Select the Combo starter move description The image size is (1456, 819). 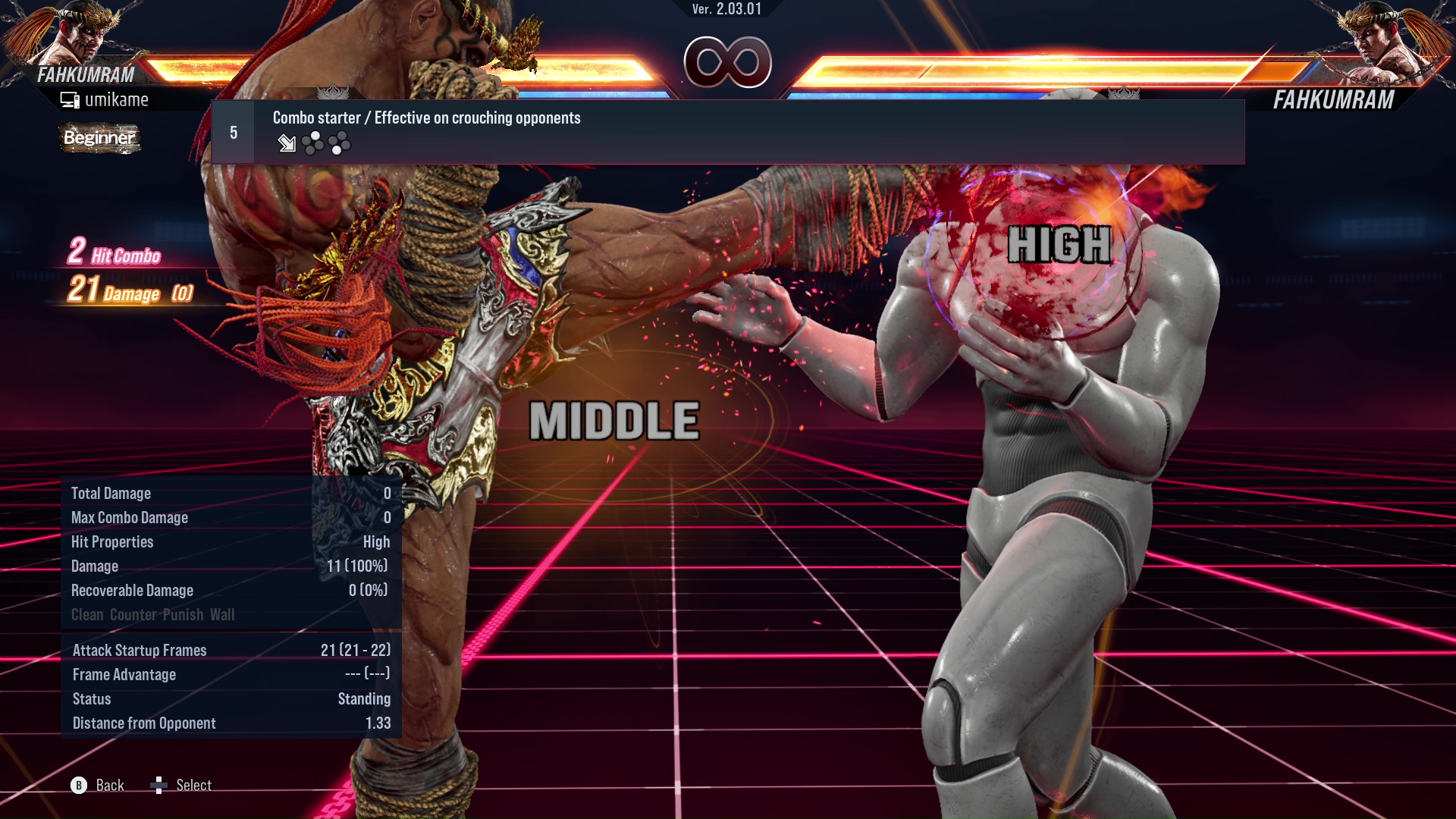pyautogui.click(x=426, y=118)
